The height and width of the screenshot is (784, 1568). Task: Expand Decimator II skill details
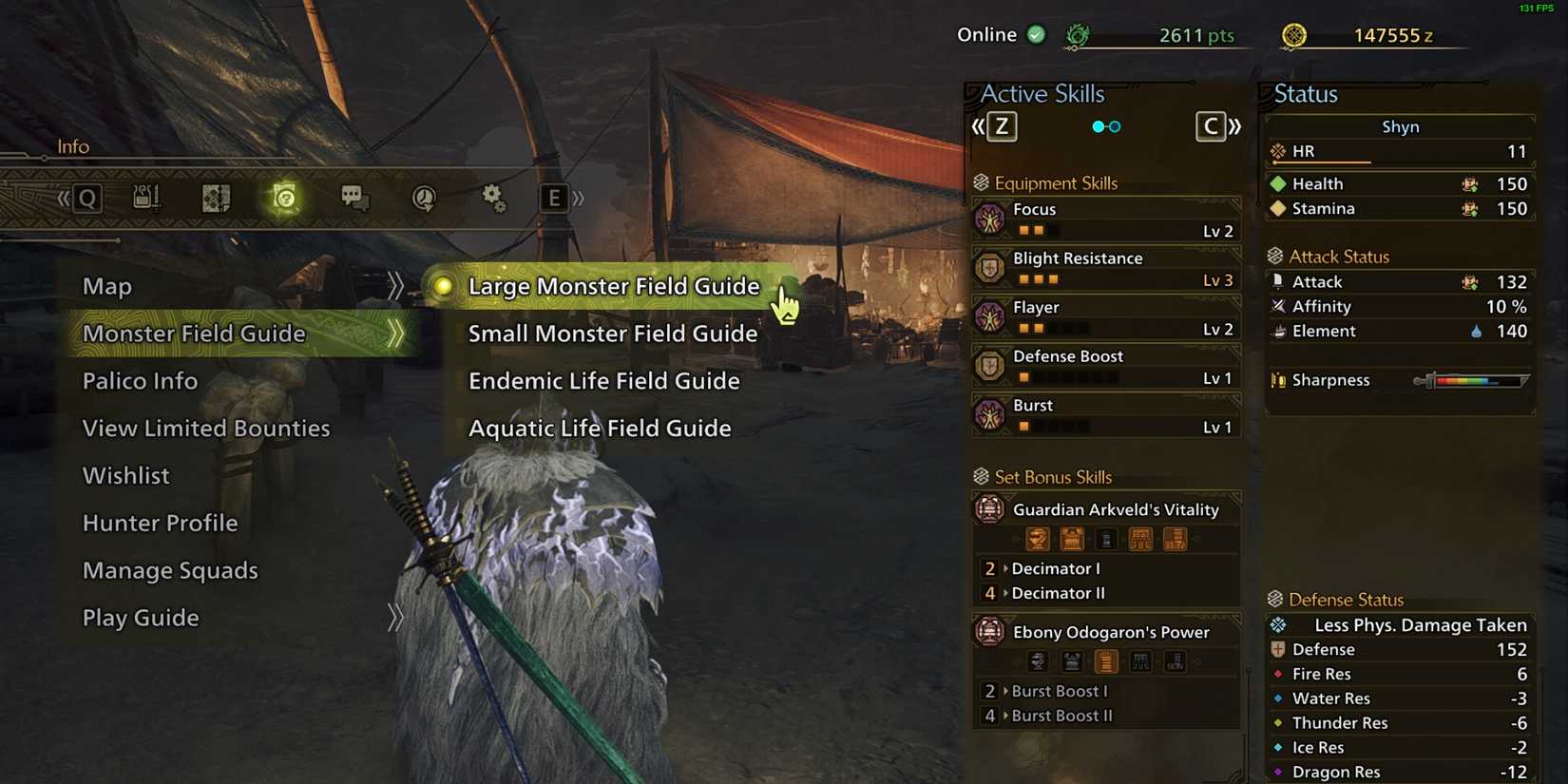tap(1057, 593)
